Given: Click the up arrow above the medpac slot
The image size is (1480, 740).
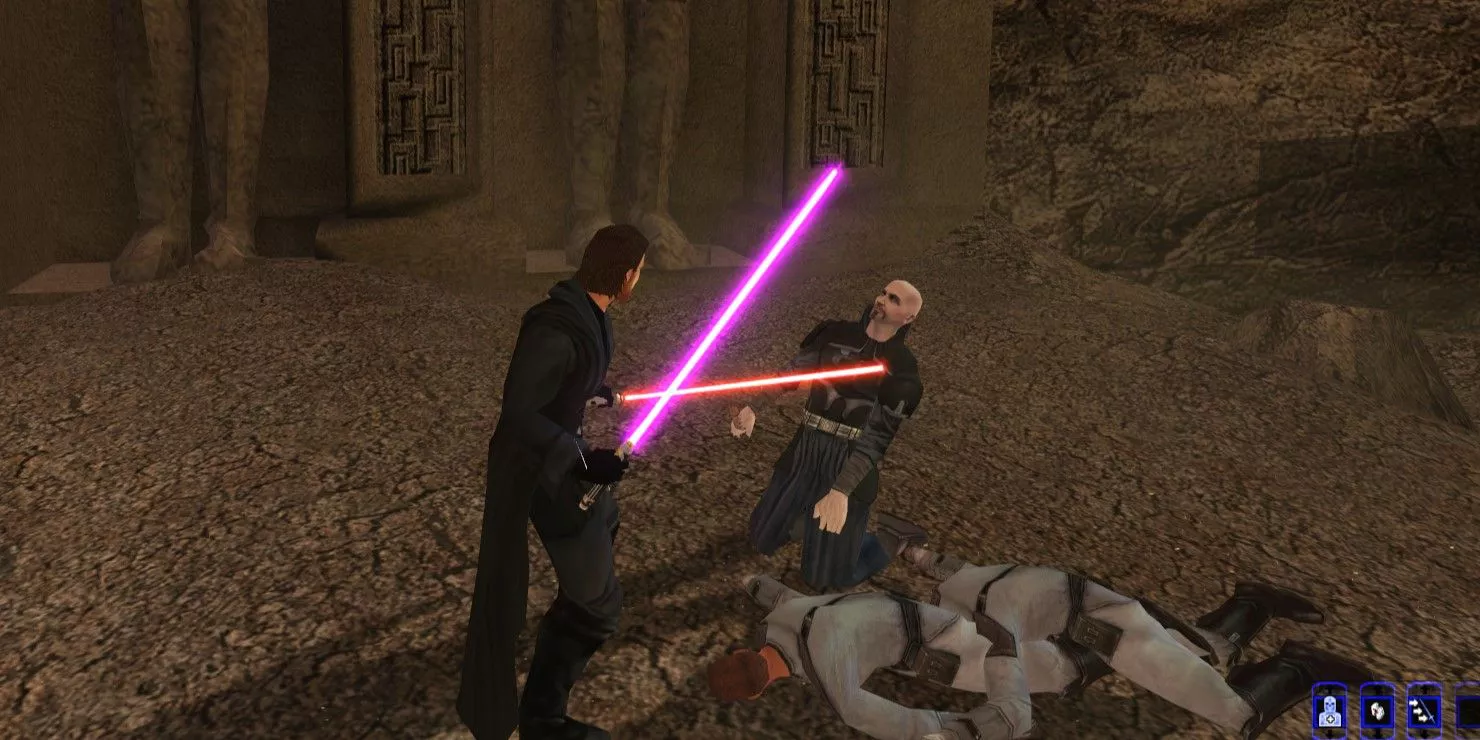Looking at the screenshot, I should (x=1330, y=689).
